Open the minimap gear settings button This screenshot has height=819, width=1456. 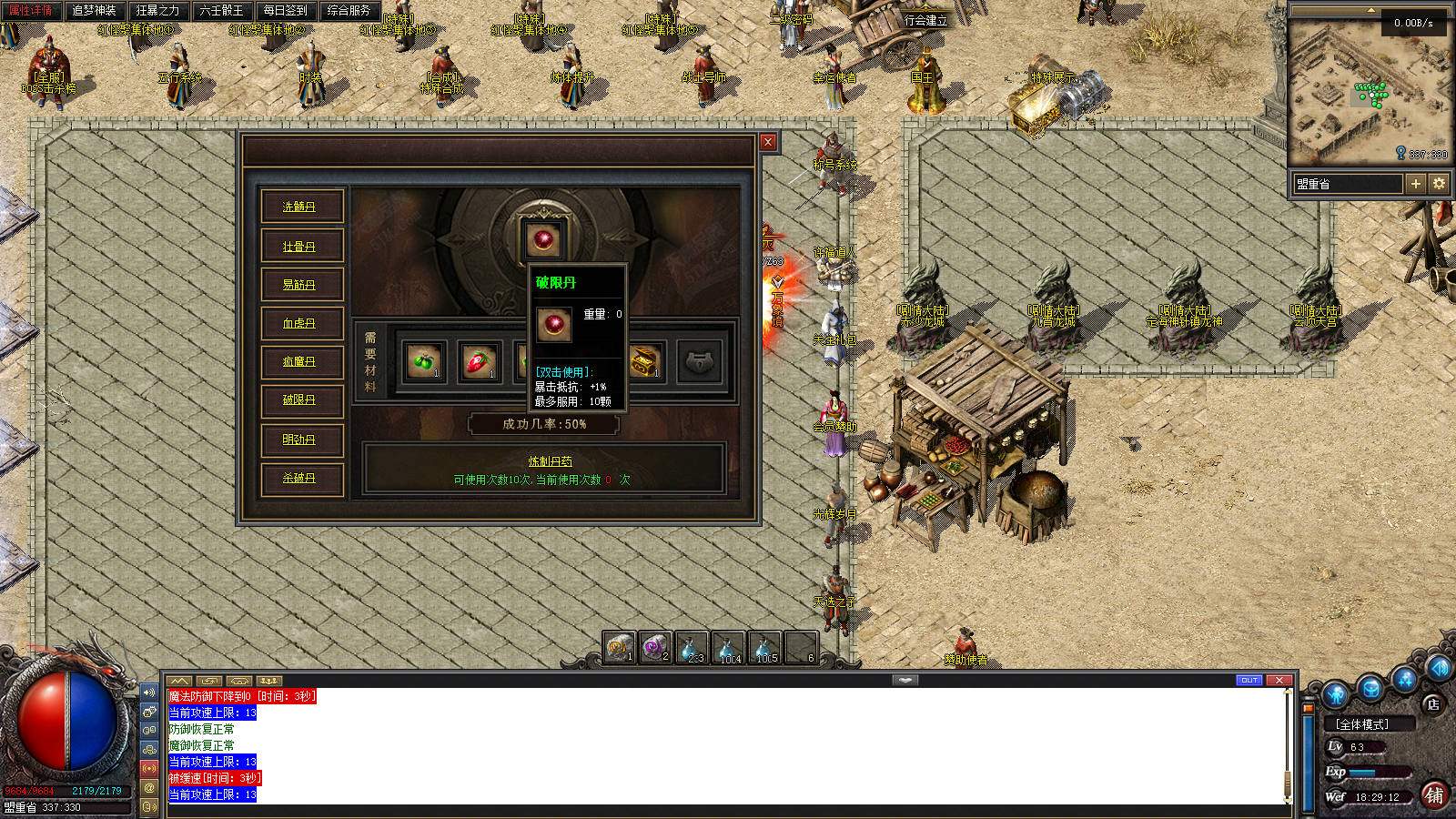tap(1439, 184)
